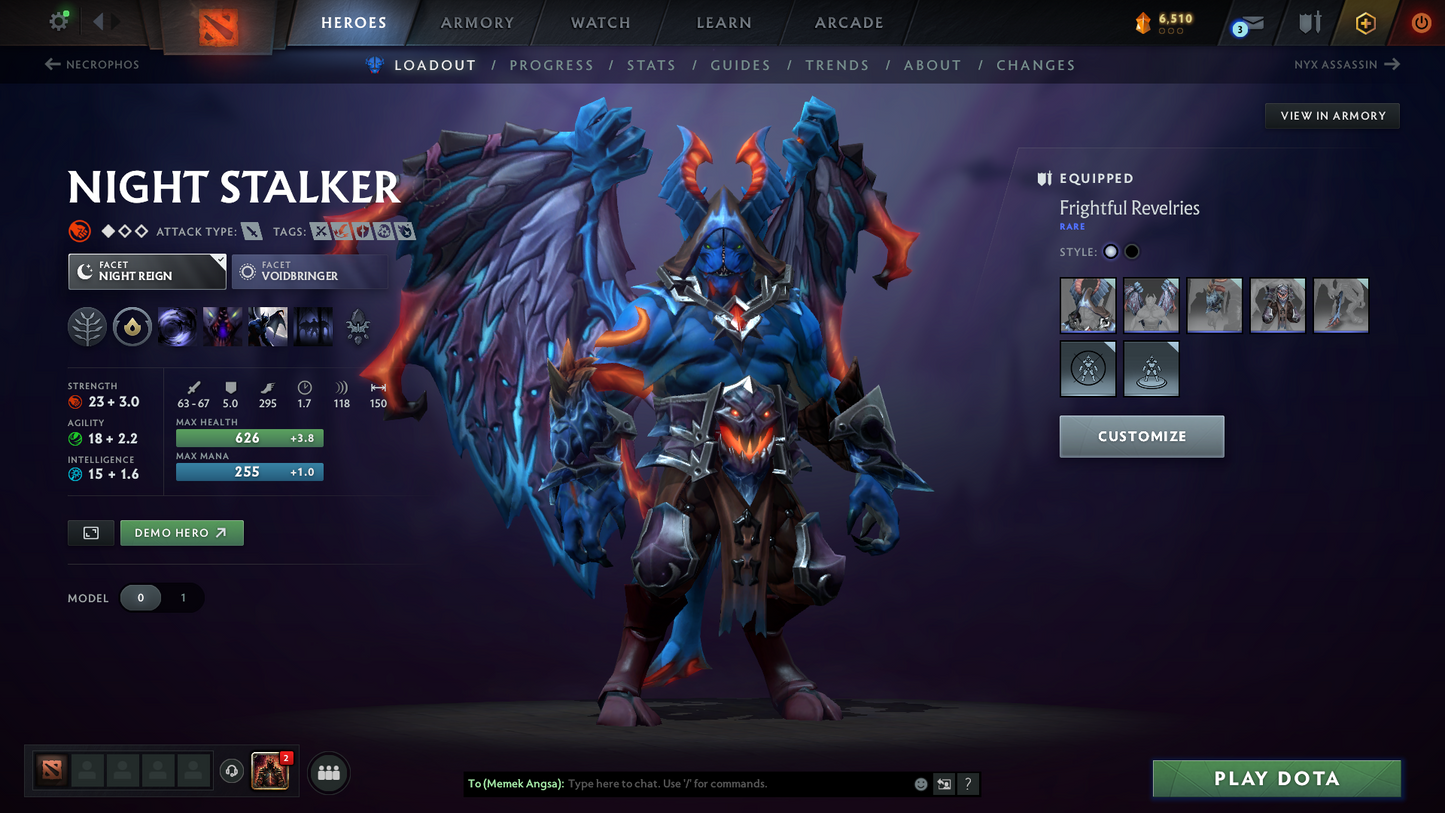The image size is (1445, 813).
Task: Switch to the Voidbringer facet
Action: 309,271
